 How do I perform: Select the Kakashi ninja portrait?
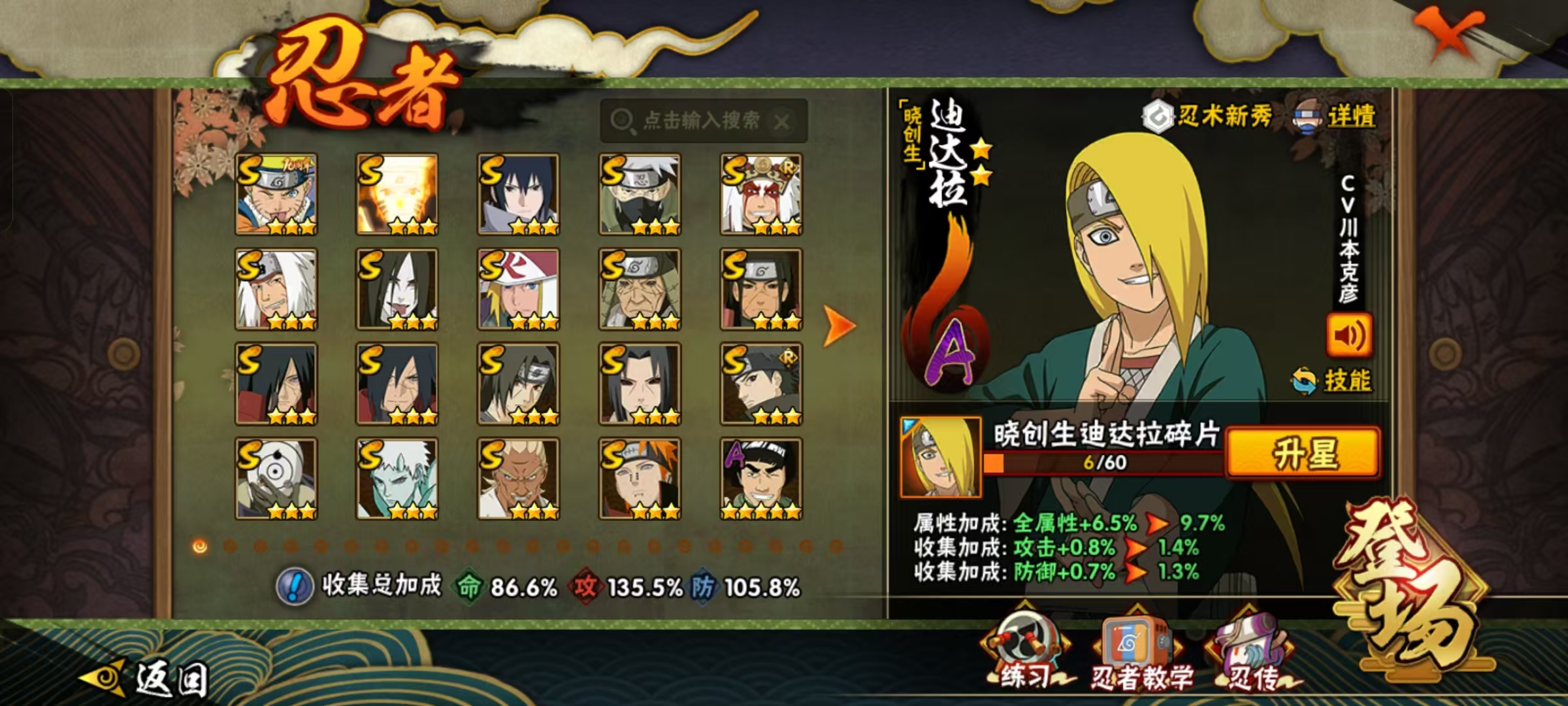click(640, 194)
